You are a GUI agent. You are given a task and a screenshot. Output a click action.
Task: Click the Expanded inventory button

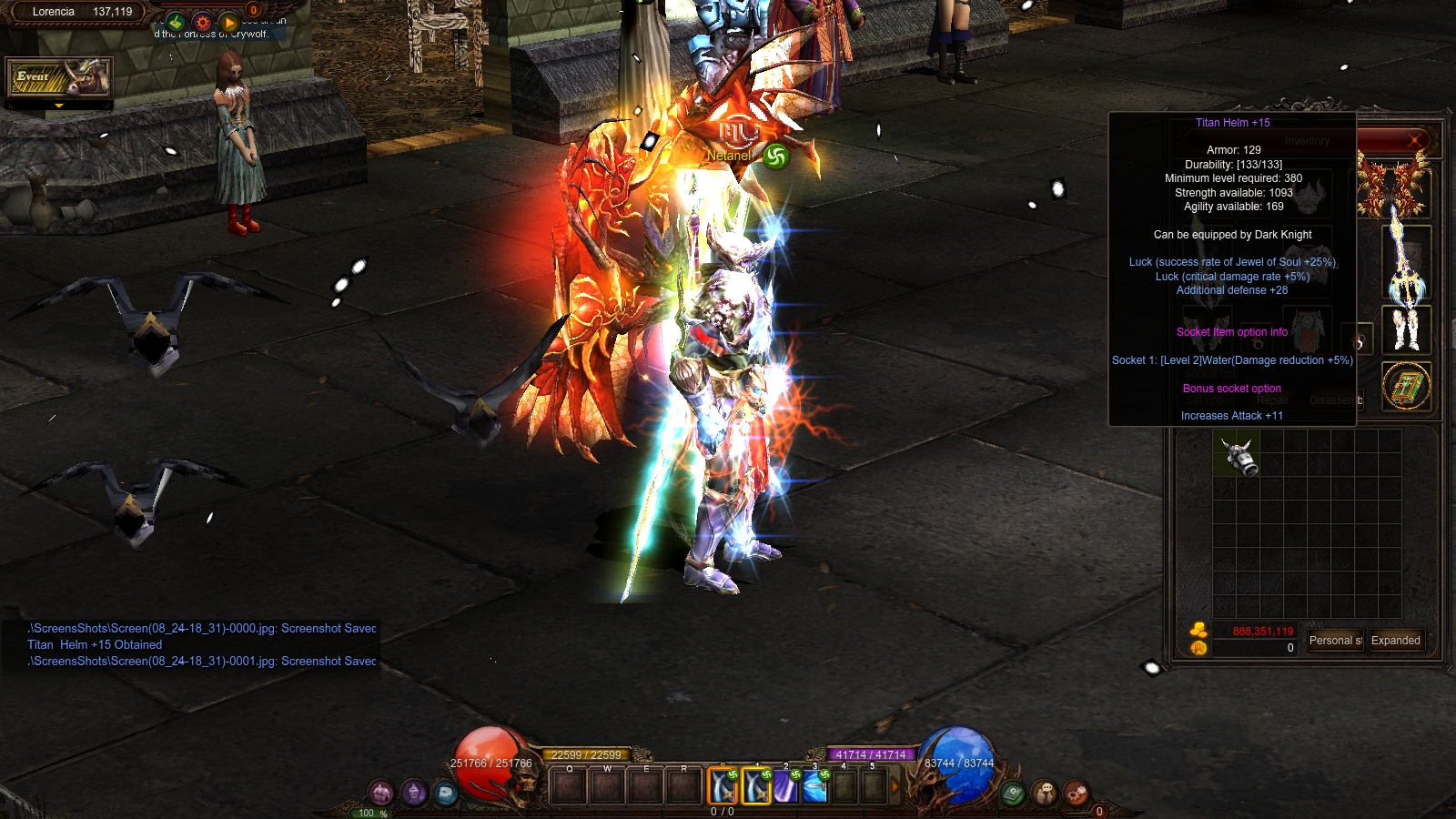(1395, 641)
